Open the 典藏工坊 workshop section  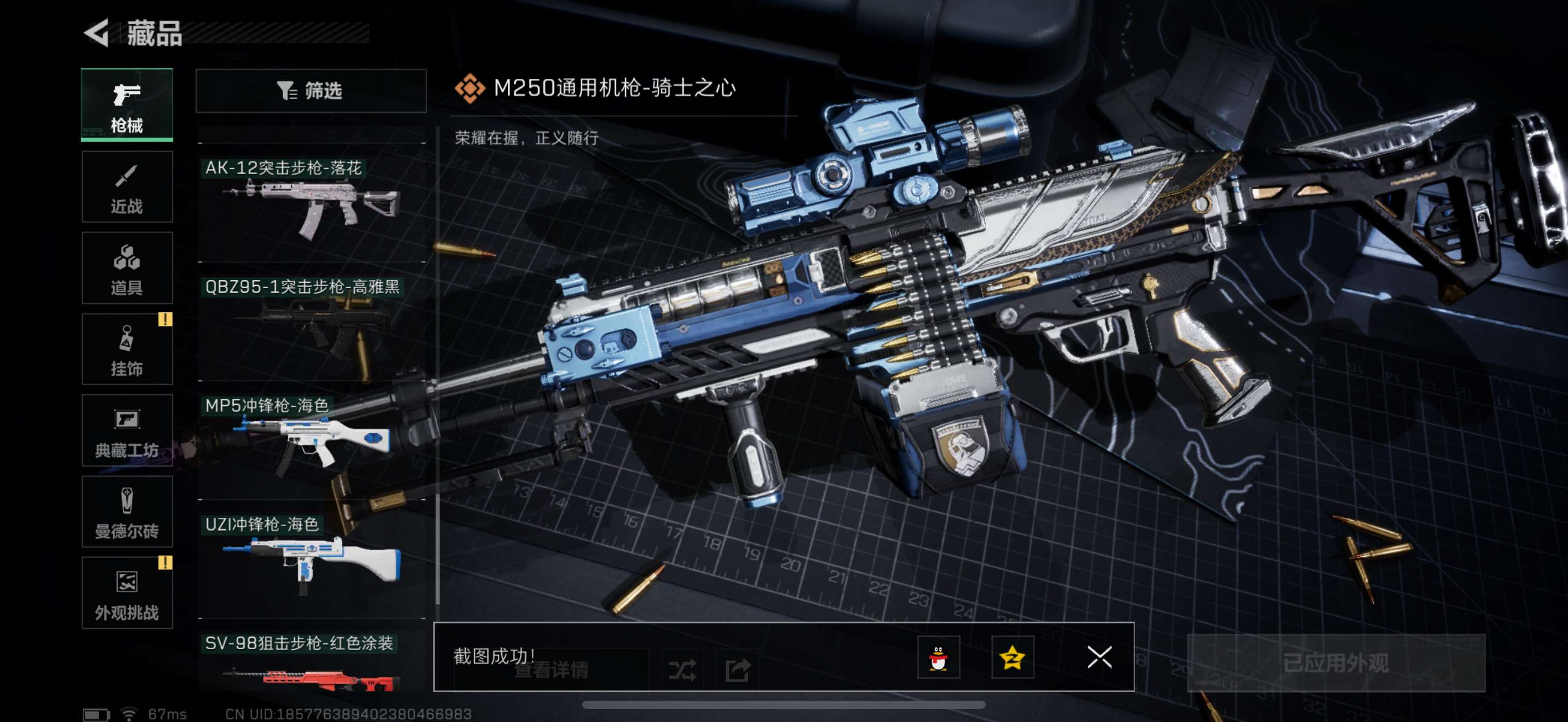127,431
